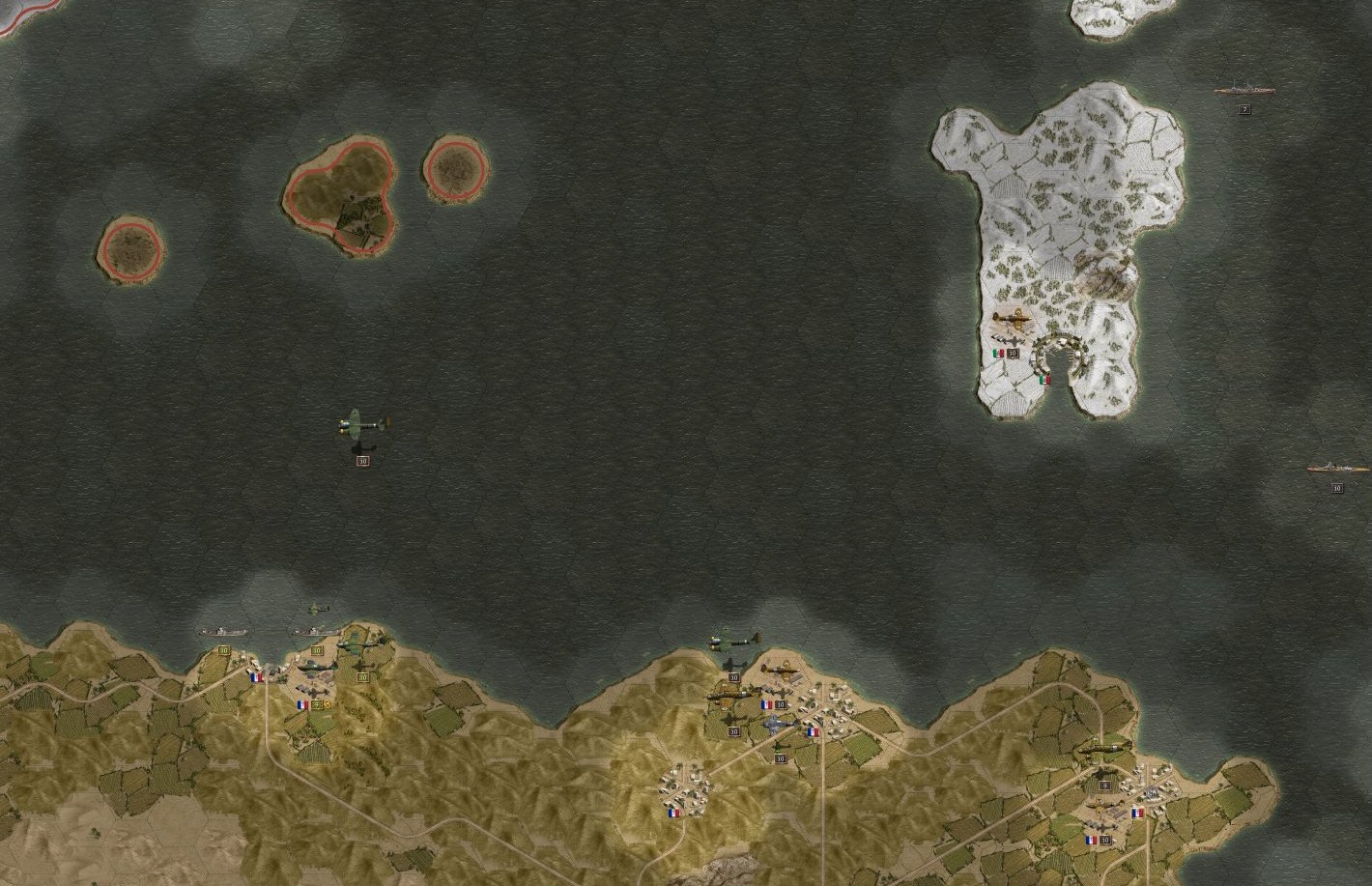Select the strength 10 warship at the right edge
Screen dimensions: 1372x886
(1337, 470)
